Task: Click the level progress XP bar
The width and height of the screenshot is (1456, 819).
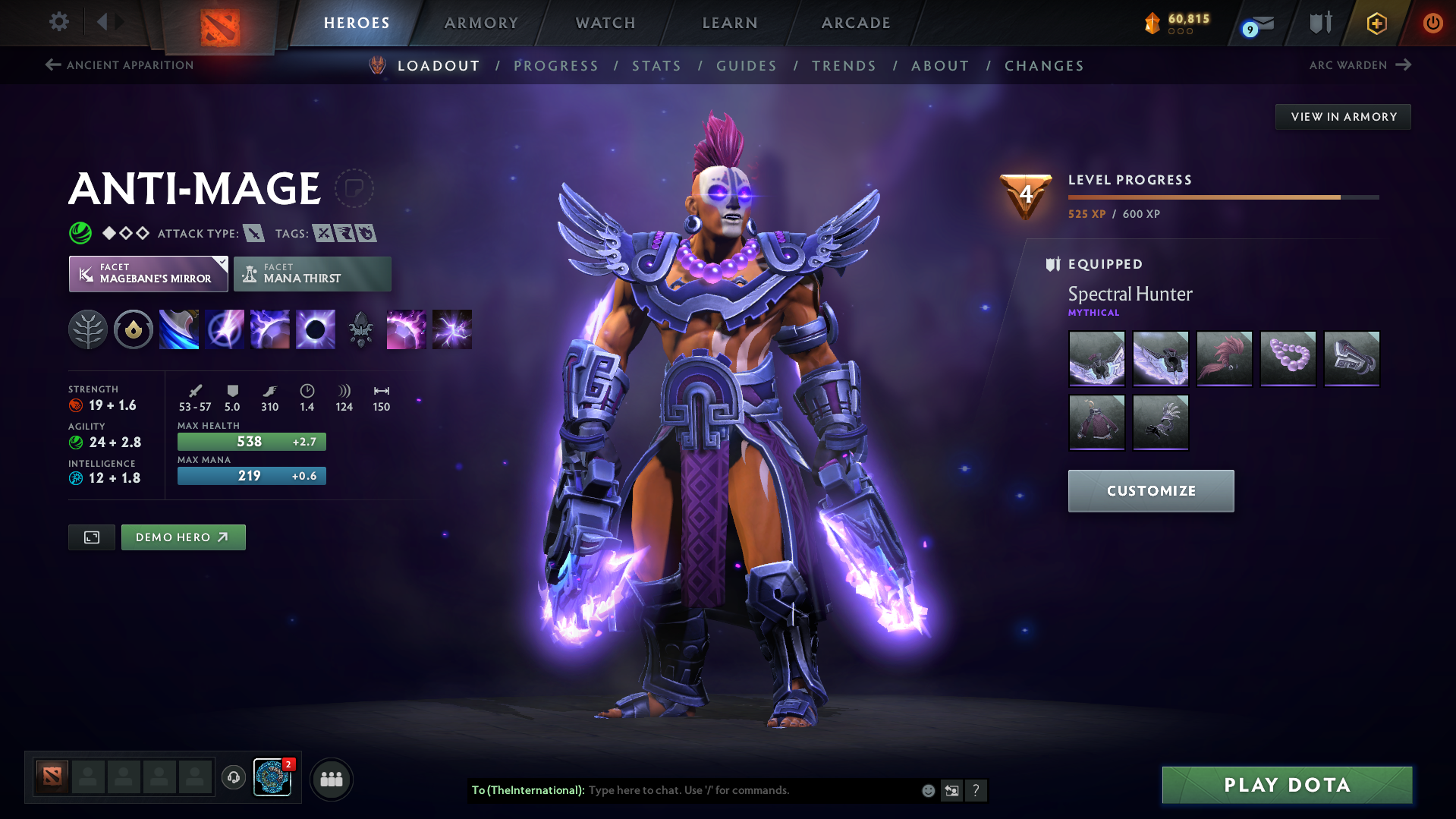Action: tap(1222, 197)
